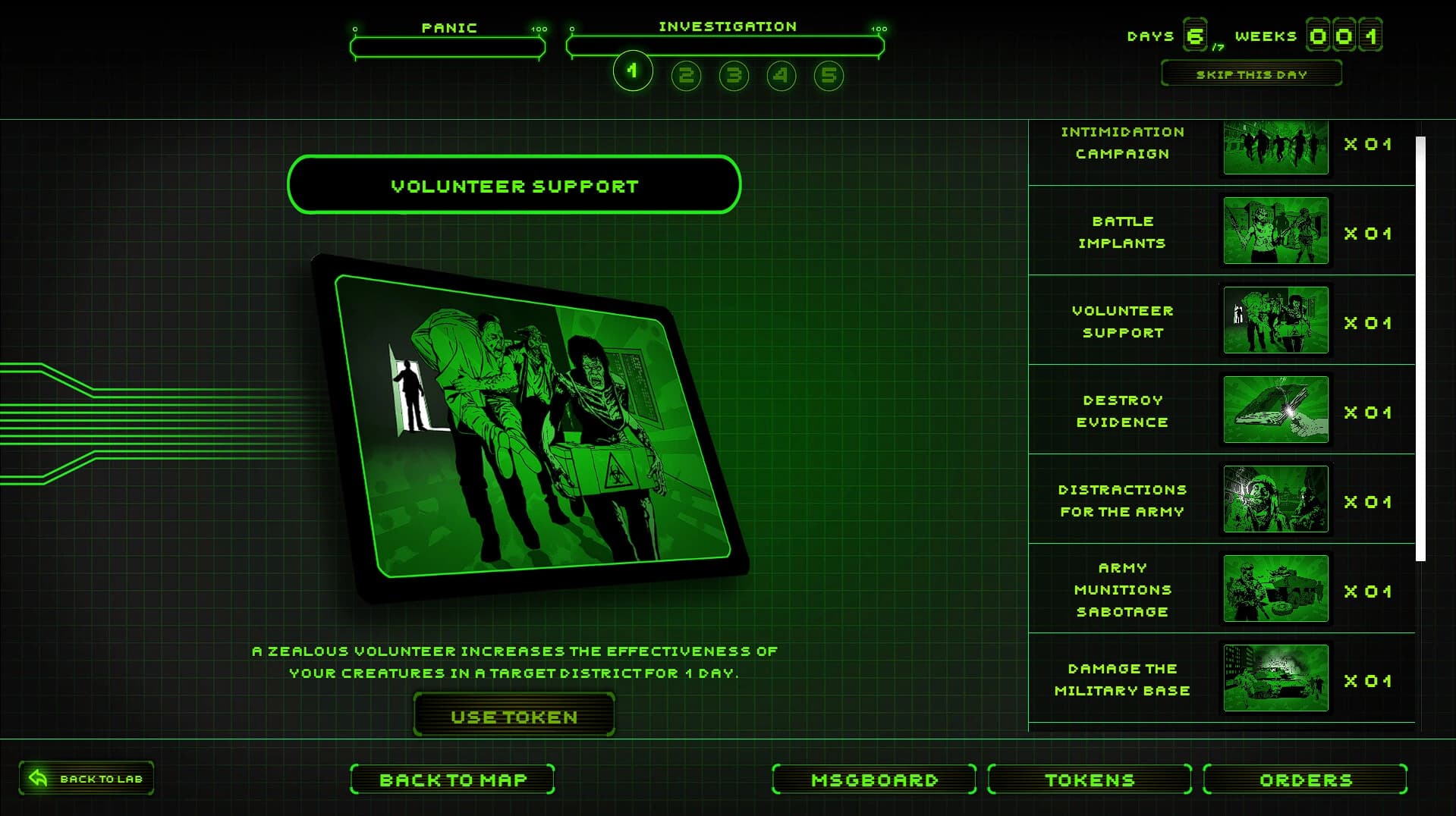Click the Volunteer Support token image
The width and height of the screenshot is (1456, 816).
coord(1274,321)
